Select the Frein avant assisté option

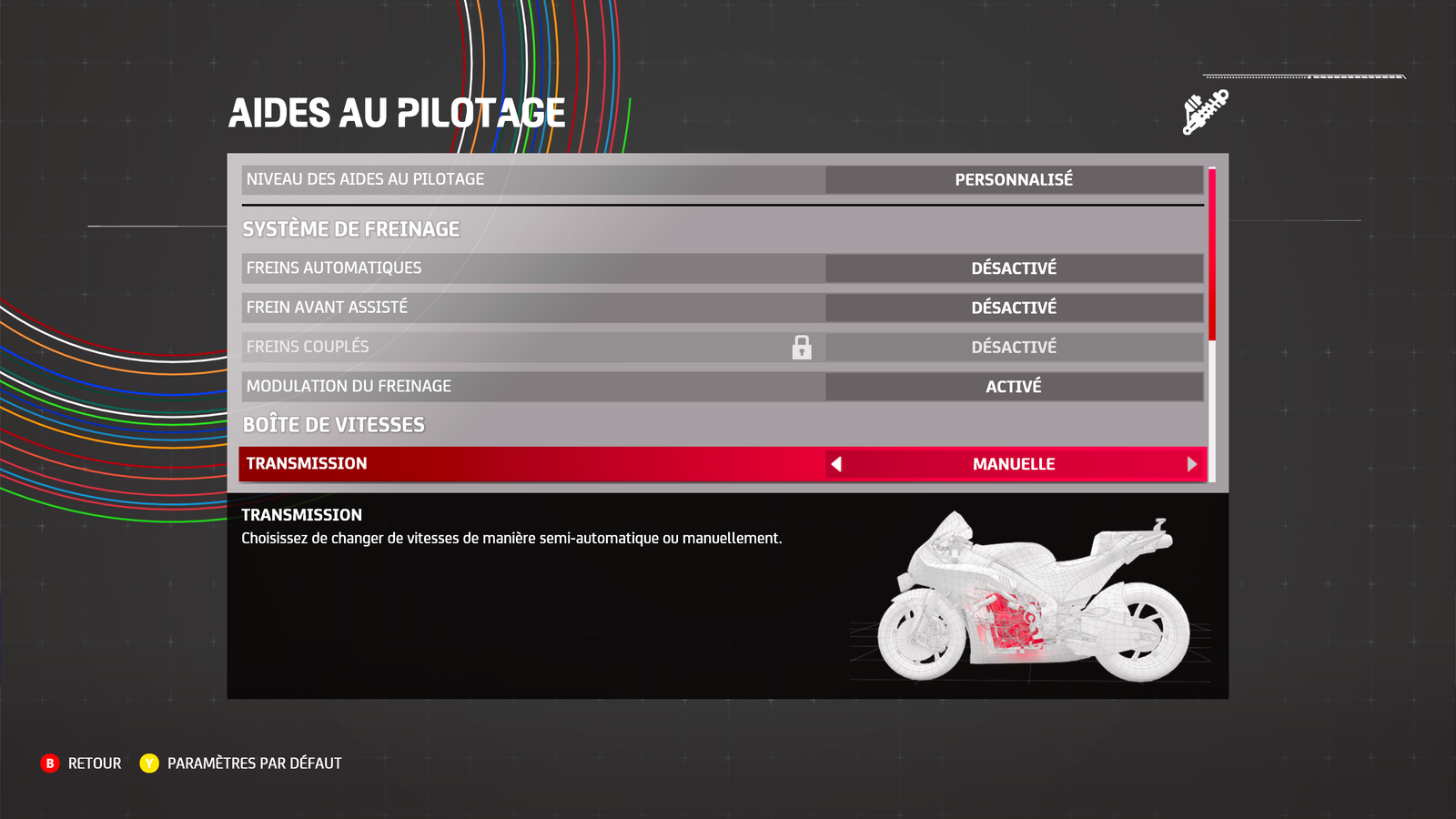point(723,308)
